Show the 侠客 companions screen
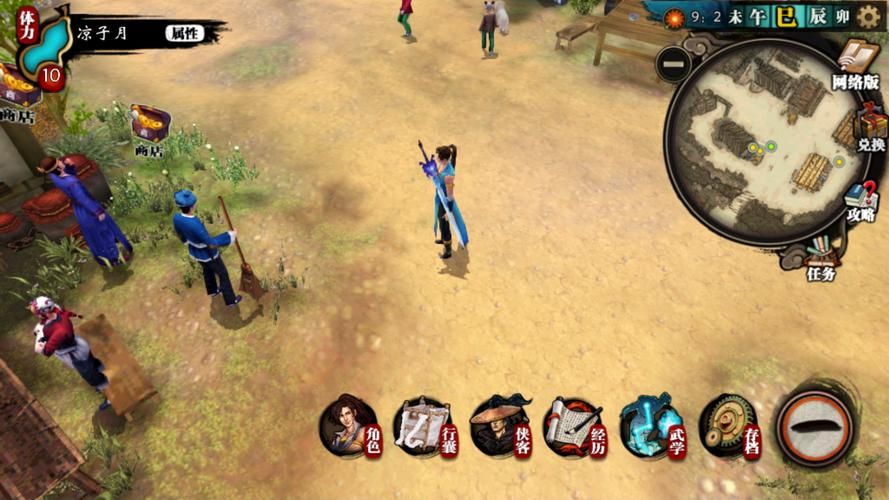The width and height of the screenshot is (889, 500). 500,427
